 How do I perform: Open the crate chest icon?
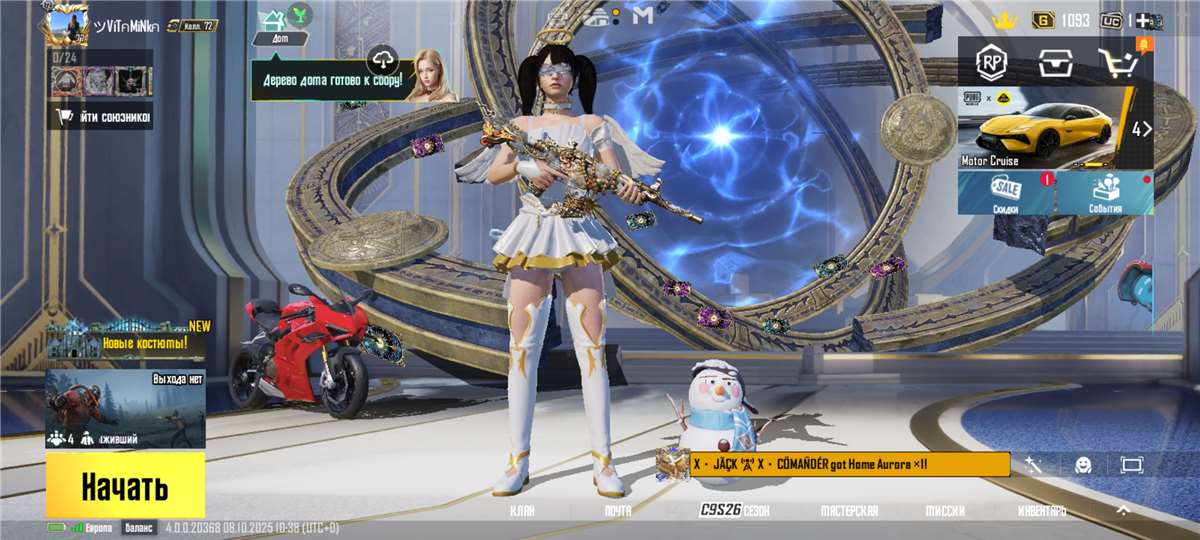pos(1054,63)
